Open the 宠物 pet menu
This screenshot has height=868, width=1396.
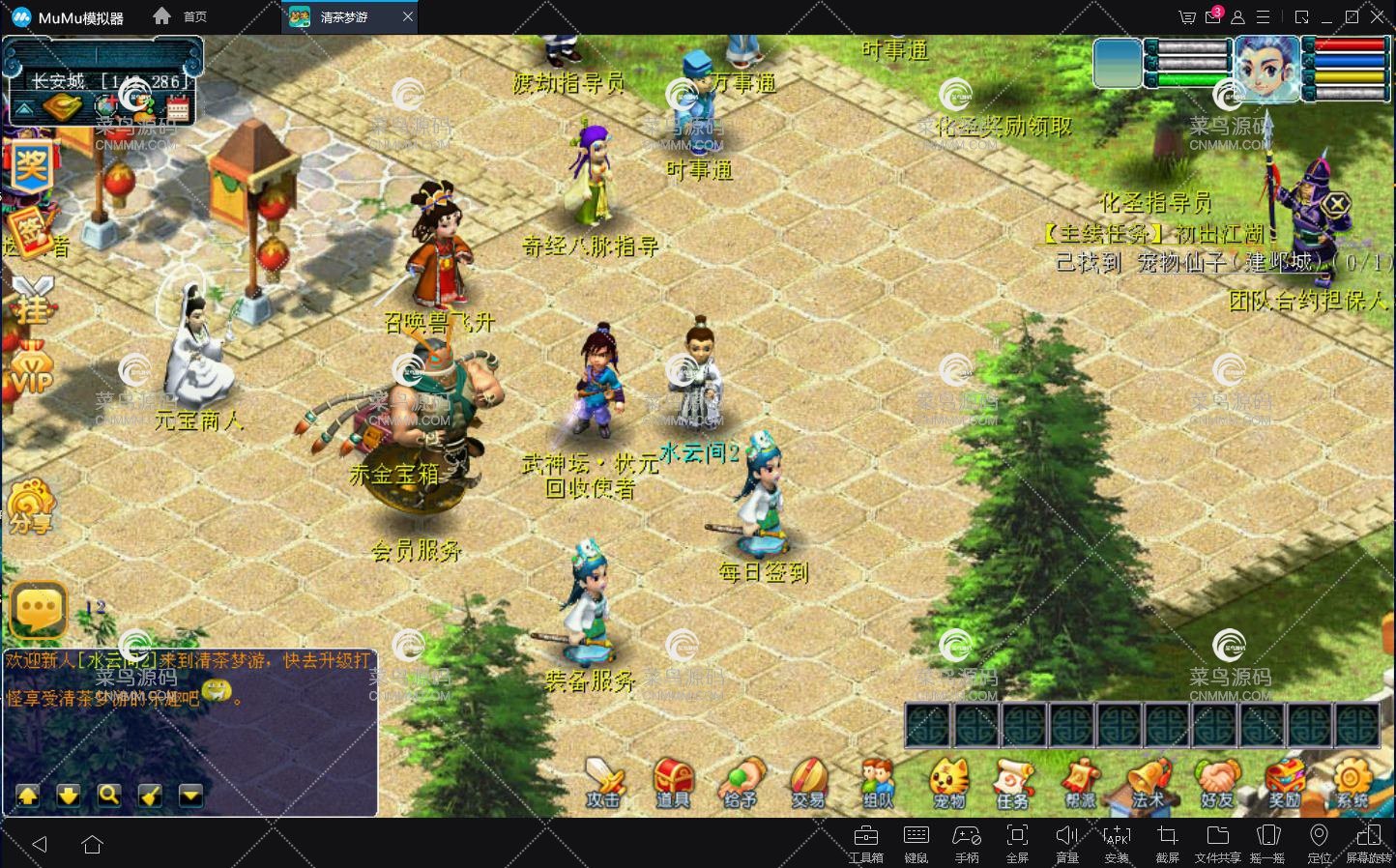coord(949,782)
